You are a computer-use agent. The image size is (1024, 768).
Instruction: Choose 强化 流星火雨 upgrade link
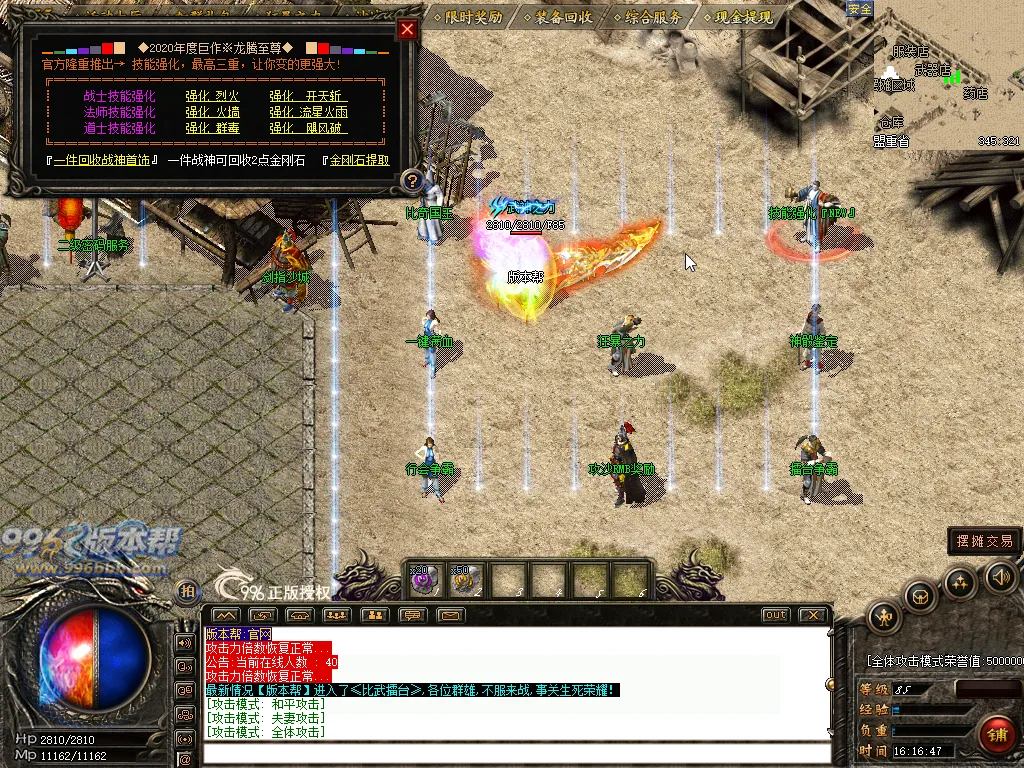[308, 112]
